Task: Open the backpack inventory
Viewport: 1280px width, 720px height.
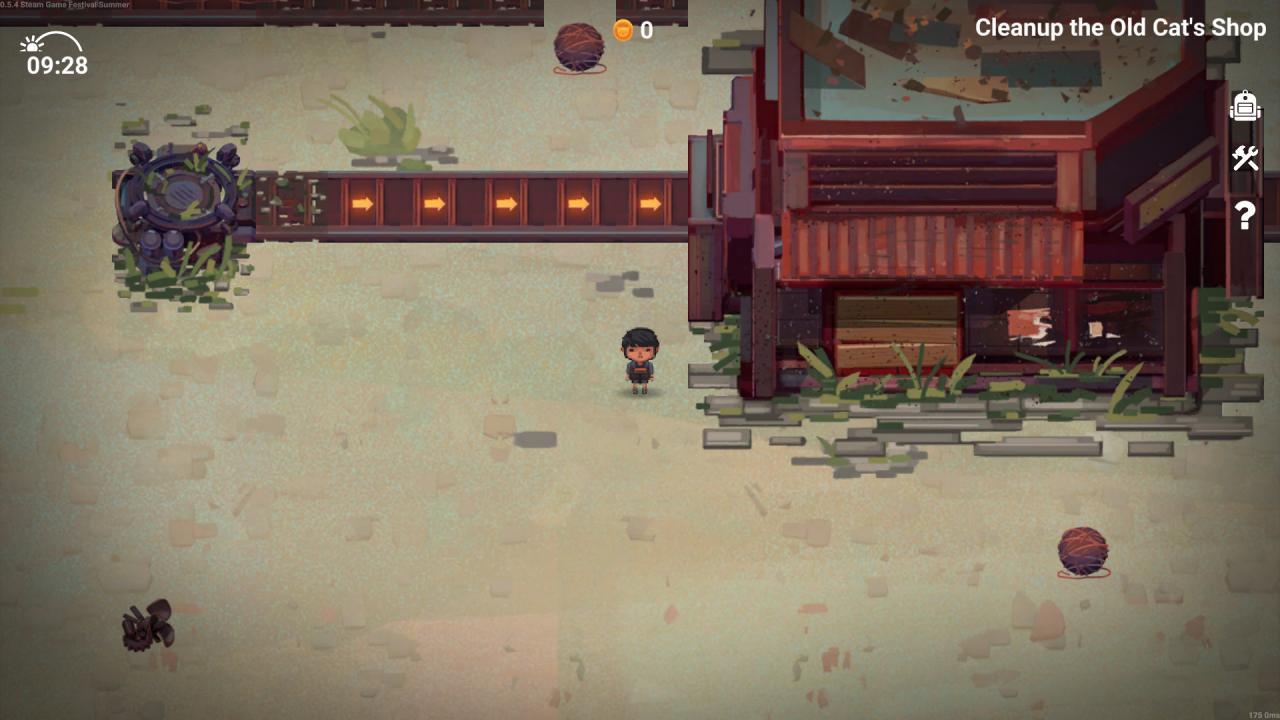Action: (x=1245, y=107)
